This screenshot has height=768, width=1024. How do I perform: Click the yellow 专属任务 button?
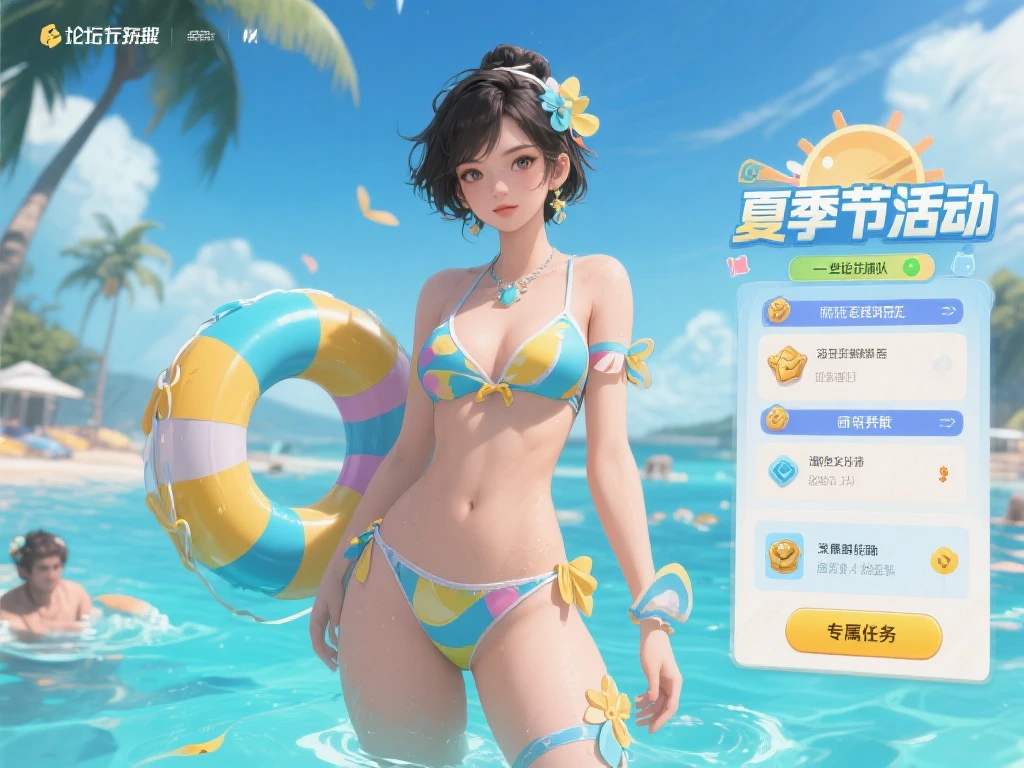[863, 633]
